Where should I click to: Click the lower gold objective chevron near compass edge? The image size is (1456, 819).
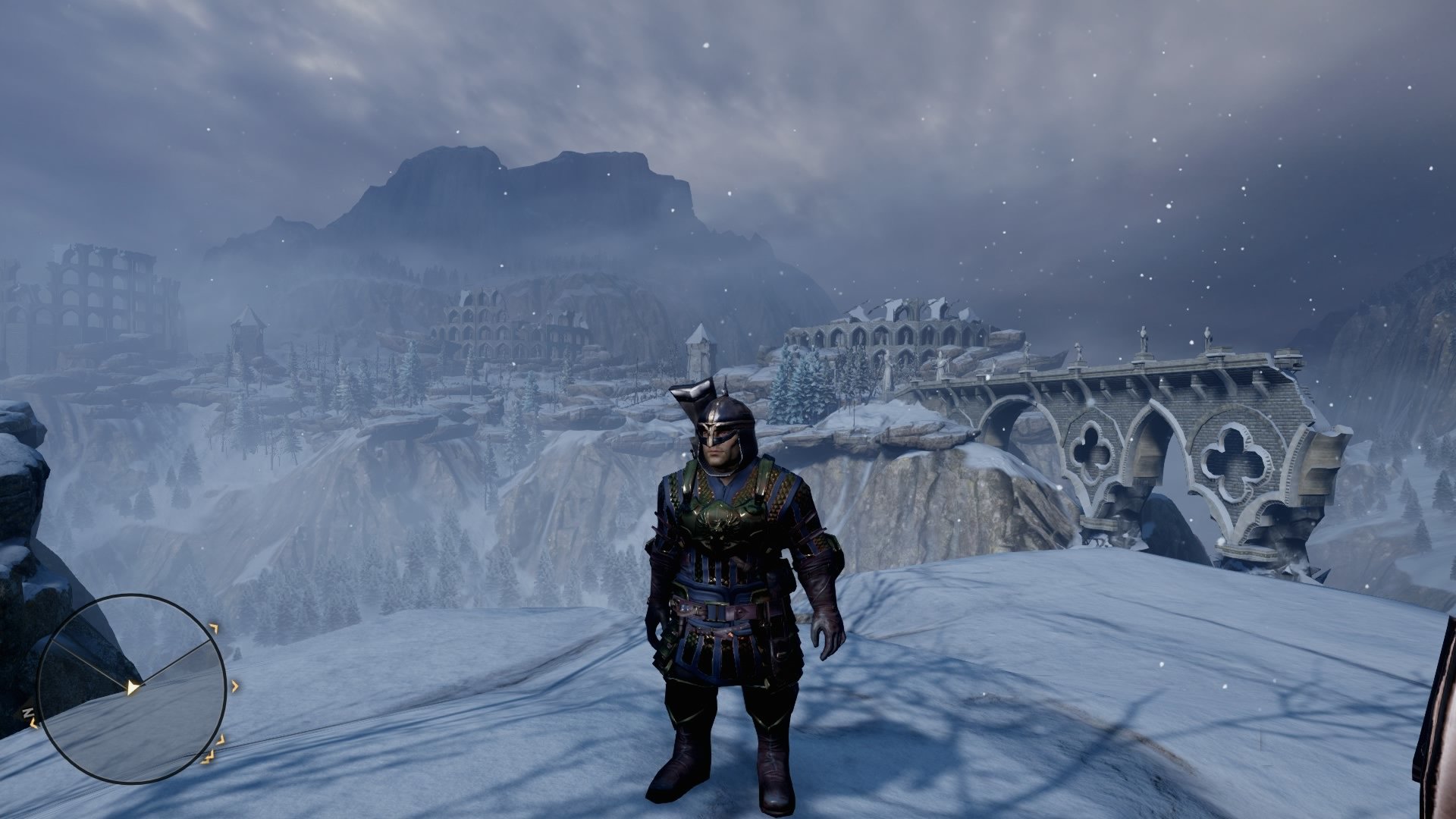pyautogui.click(x=221, y=741)
